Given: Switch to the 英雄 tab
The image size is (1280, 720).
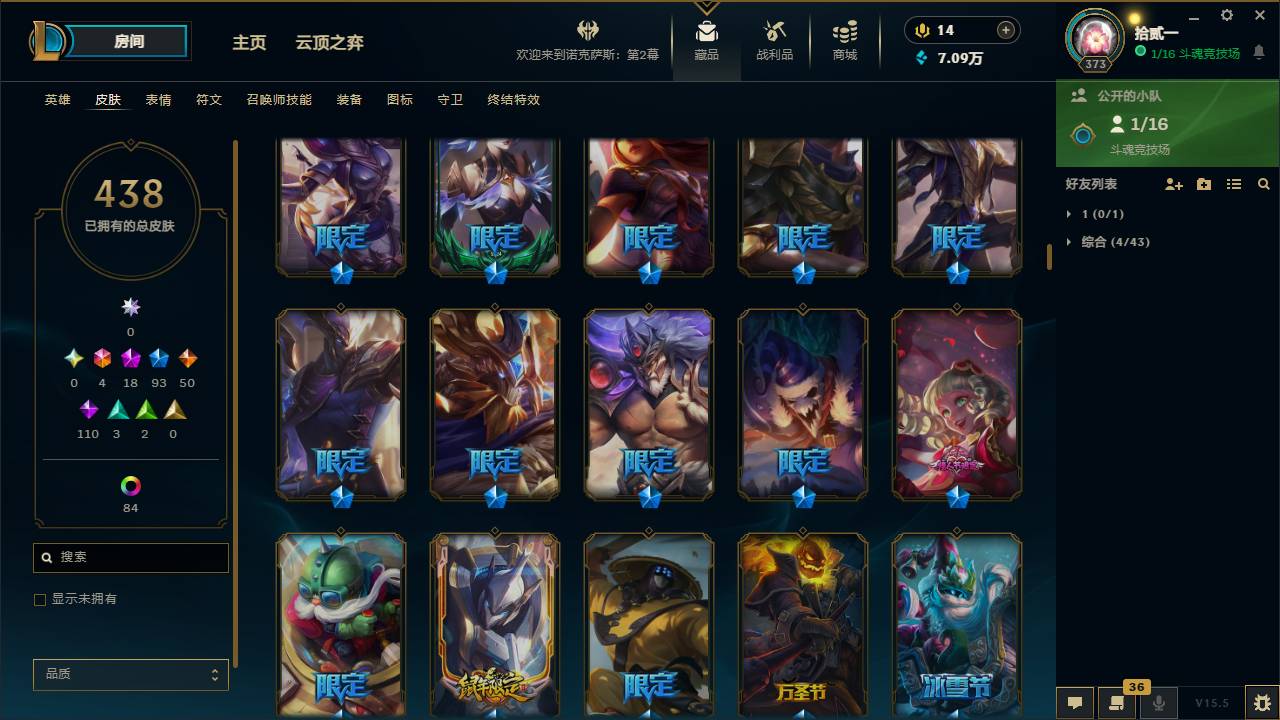Looking at the screenshot, I should [57, 100].
